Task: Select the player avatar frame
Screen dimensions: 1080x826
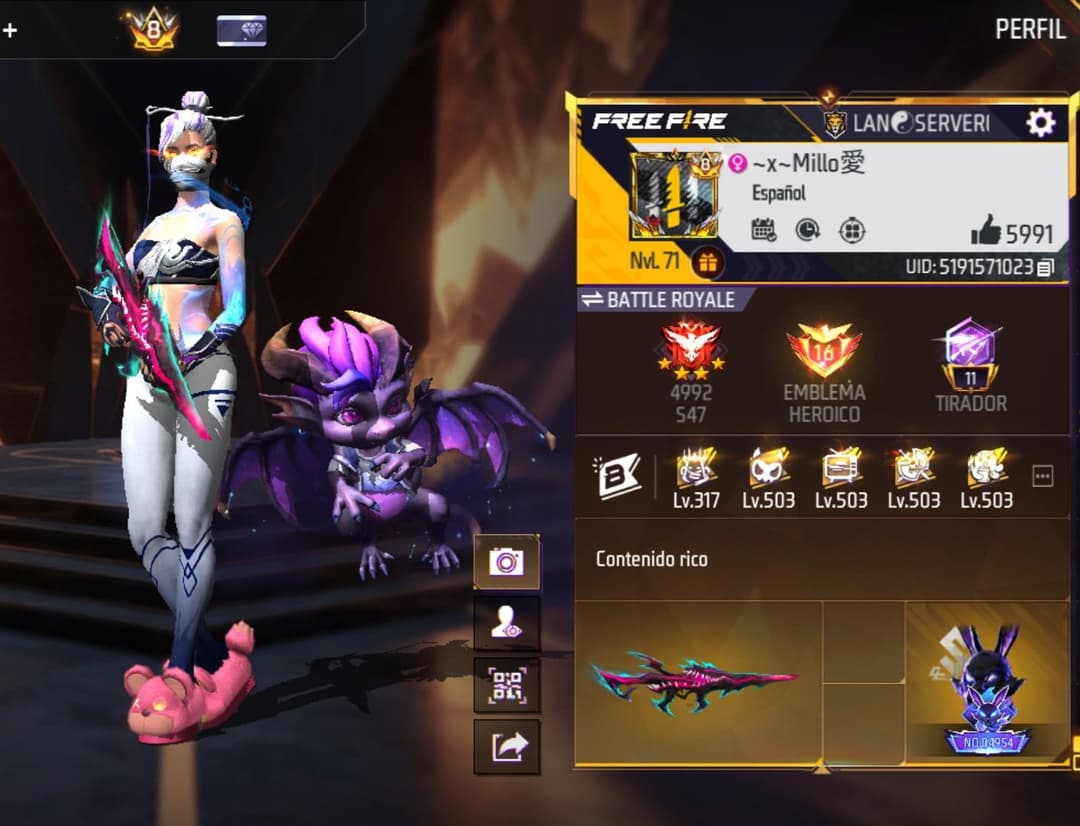Action: tap(675, 197)
